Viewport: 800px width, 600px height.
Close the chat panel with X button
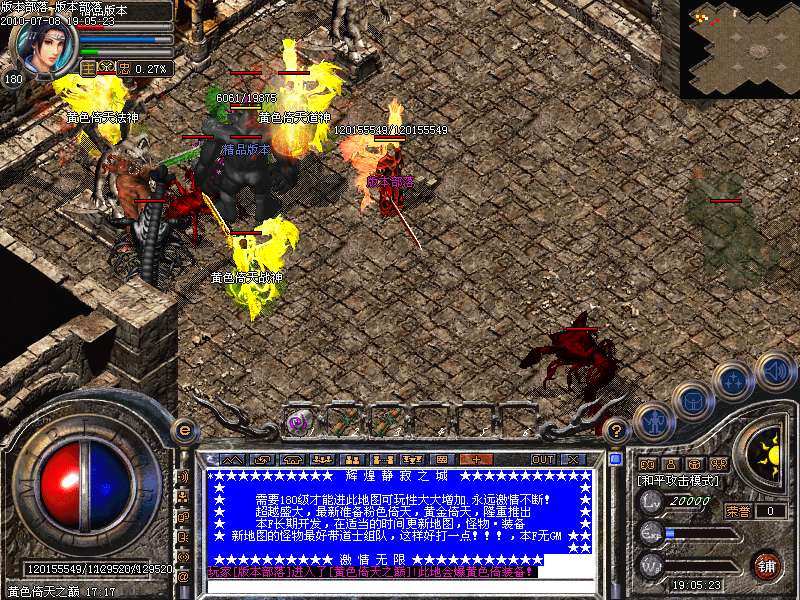pyautogui.click(x=573, y=459)
